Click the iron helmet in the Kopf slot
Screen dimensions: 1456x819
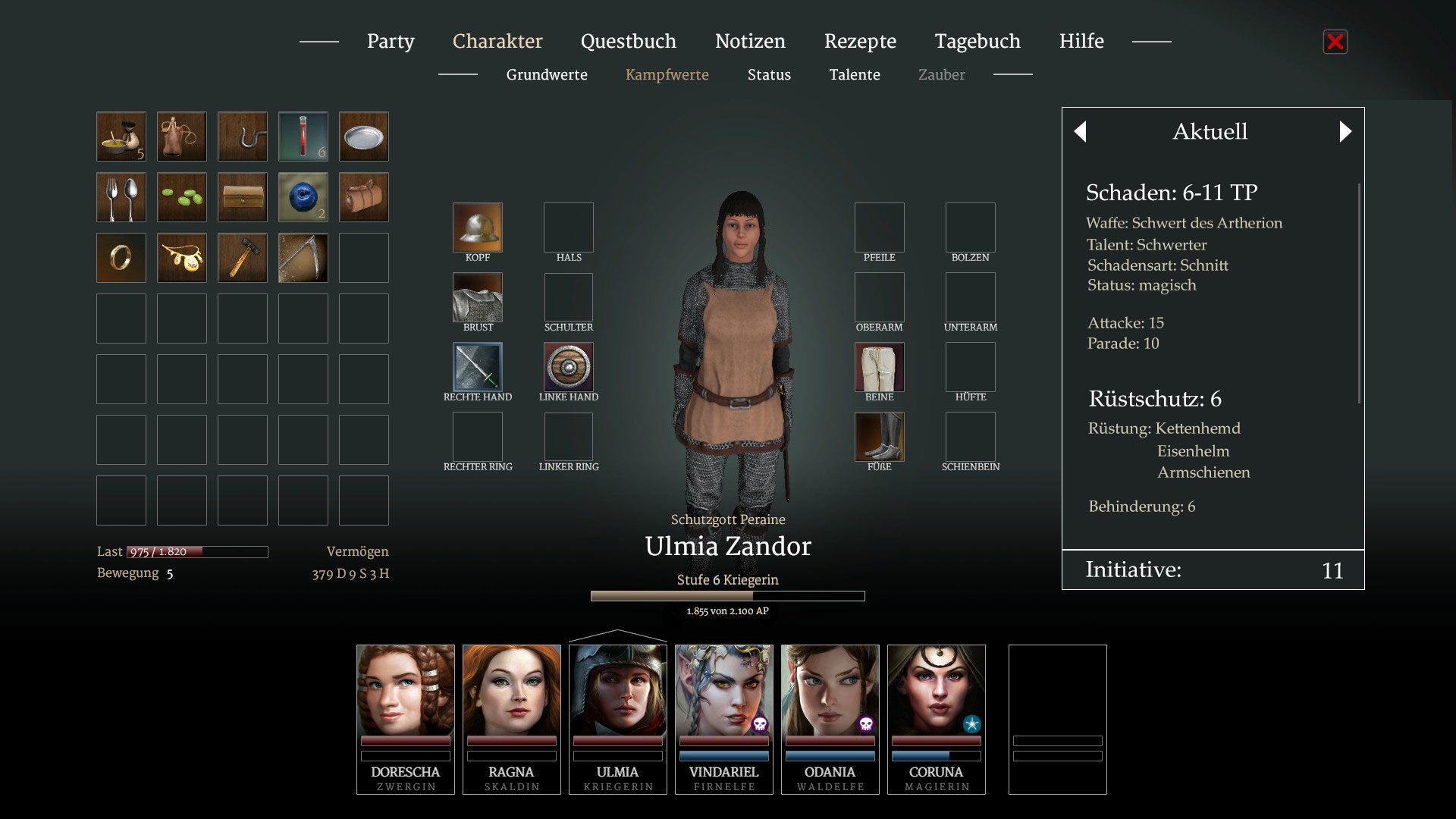pos(478,227)
